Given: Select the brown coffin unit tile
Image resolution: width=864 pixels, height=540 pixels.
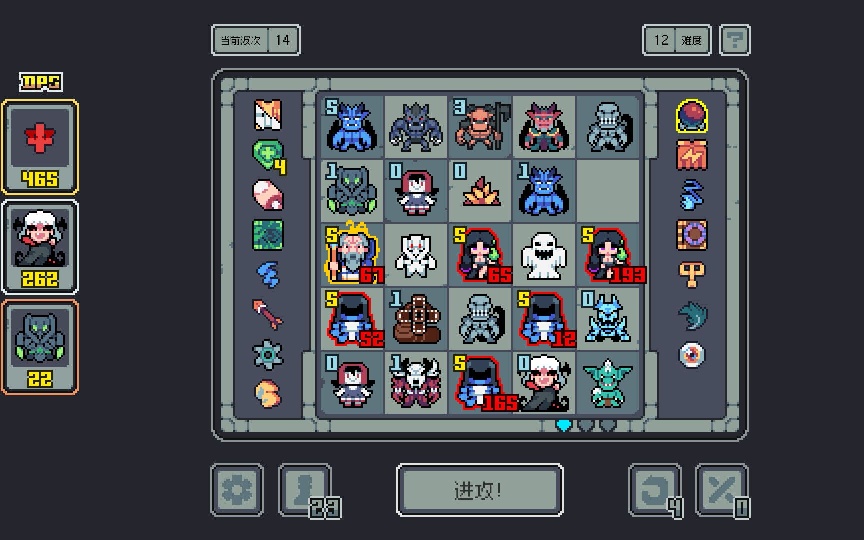Looking at the screenshot, I should pyautogui.click(x=416, y=318).
